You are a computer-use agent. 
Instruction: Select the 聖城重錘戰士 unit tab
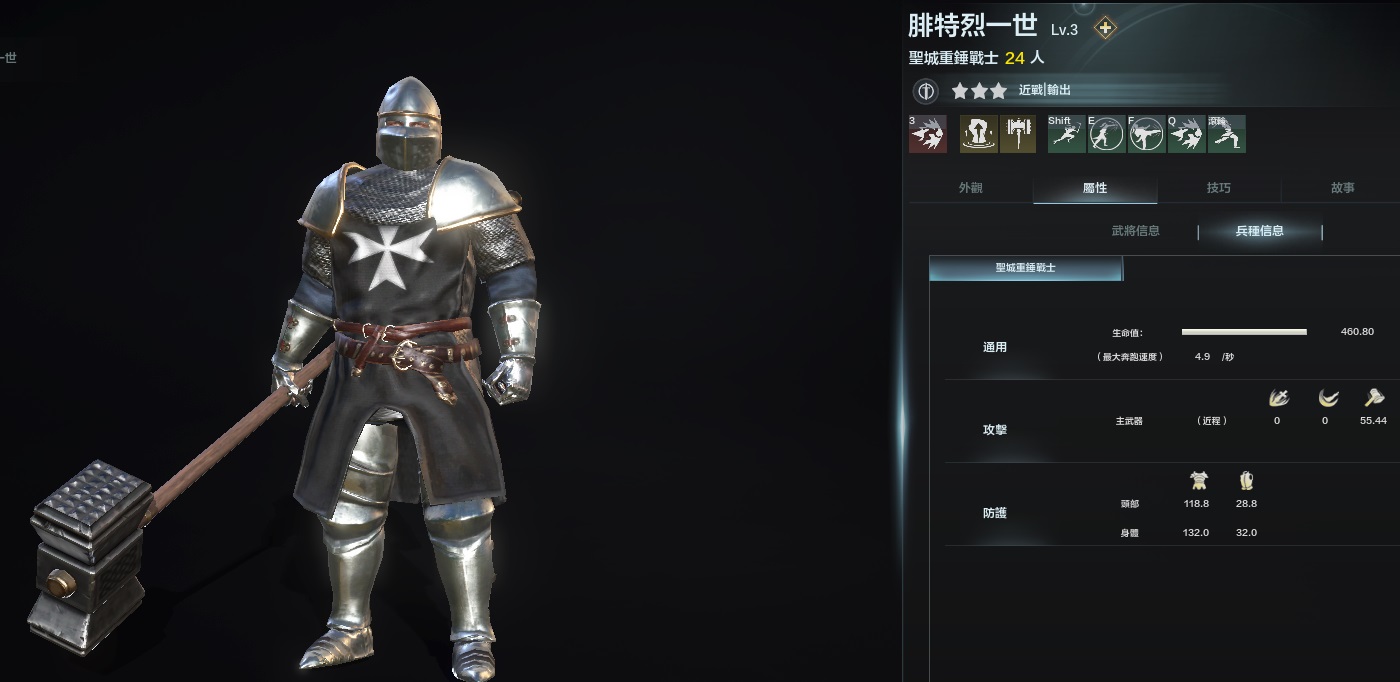click(1026, 268)
